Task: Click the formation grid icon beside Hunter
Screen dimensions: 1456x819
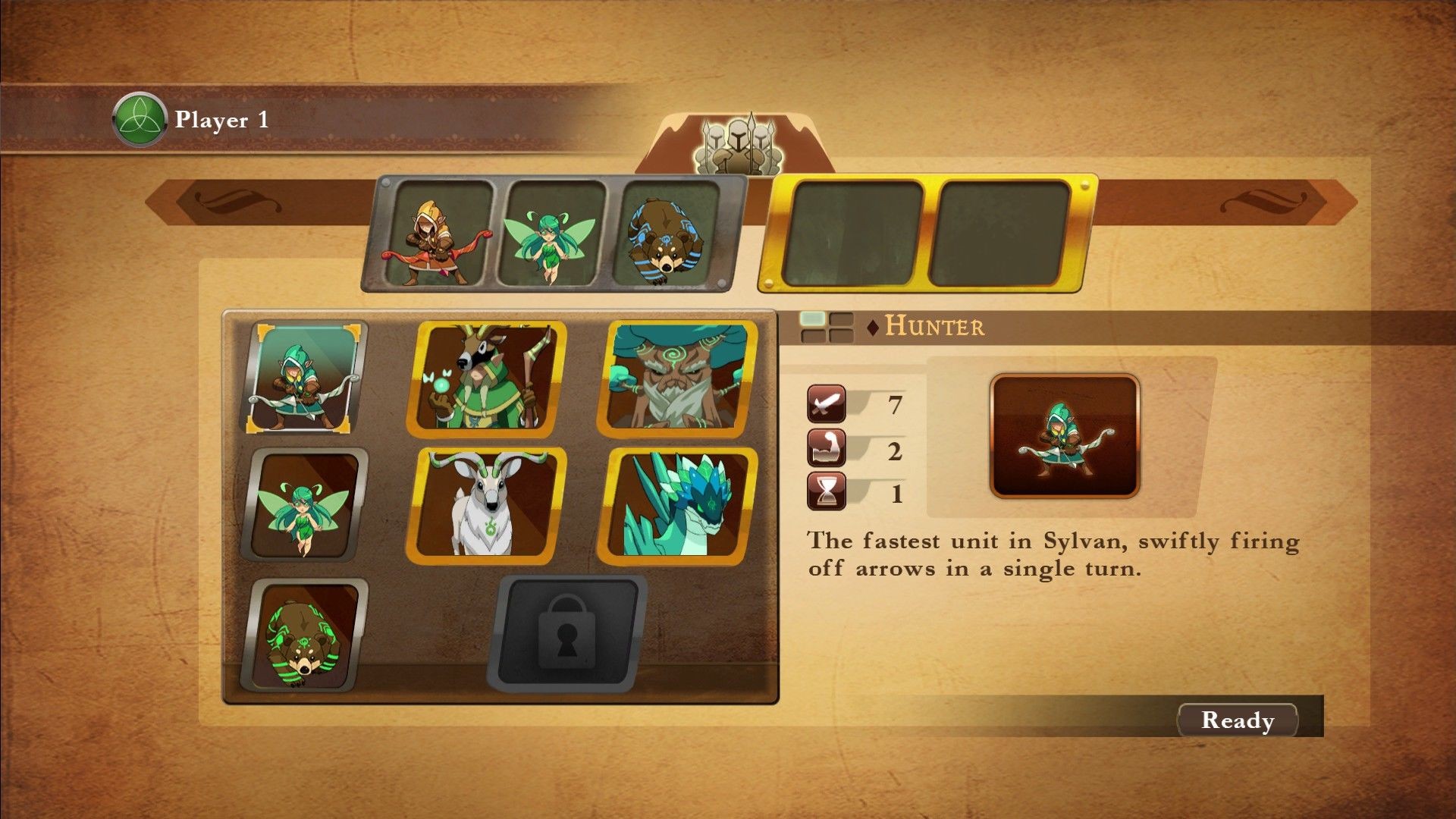Action: (x=826, y=326)
